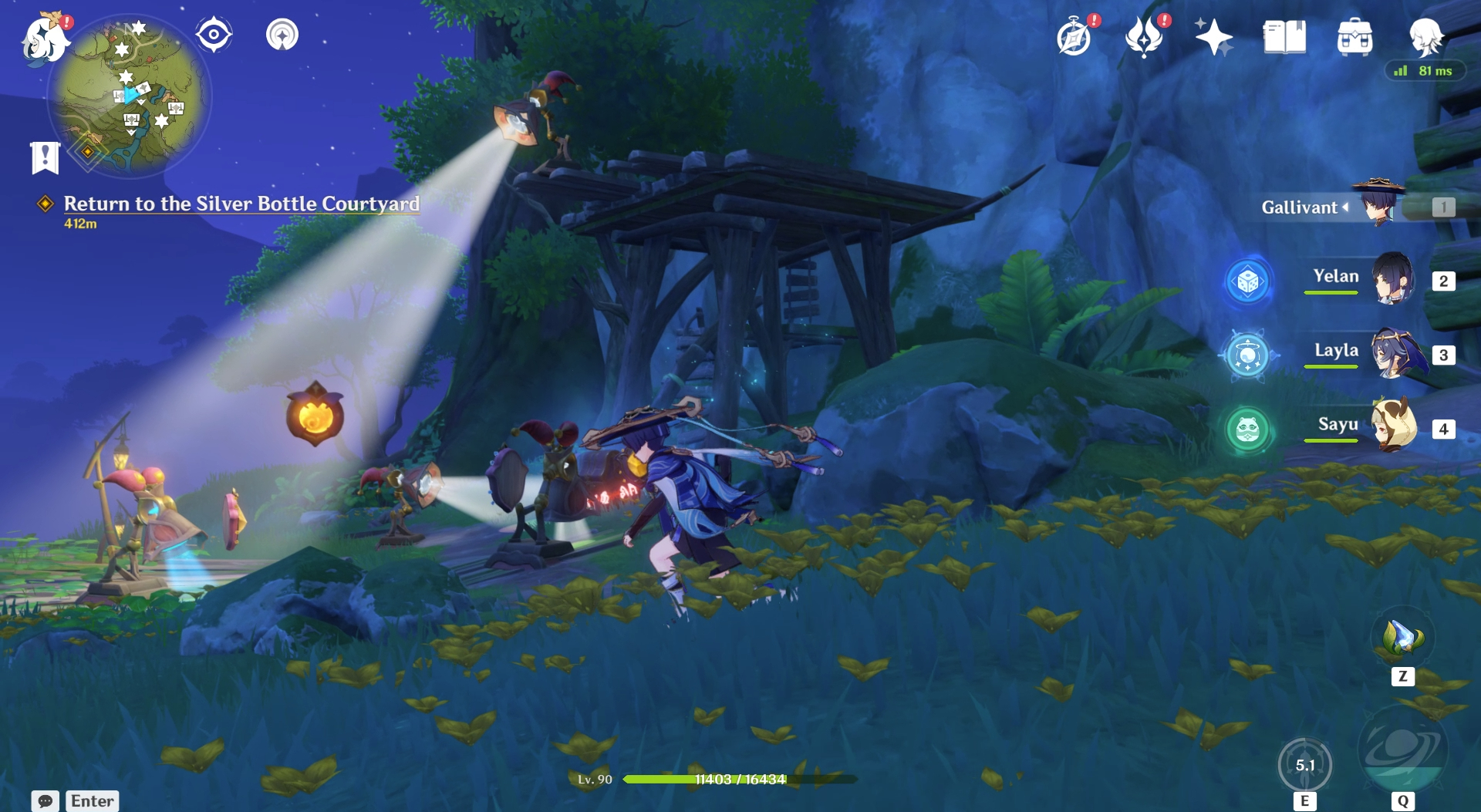
Task: Open the co-op mode icon
Action: [282, 35]
